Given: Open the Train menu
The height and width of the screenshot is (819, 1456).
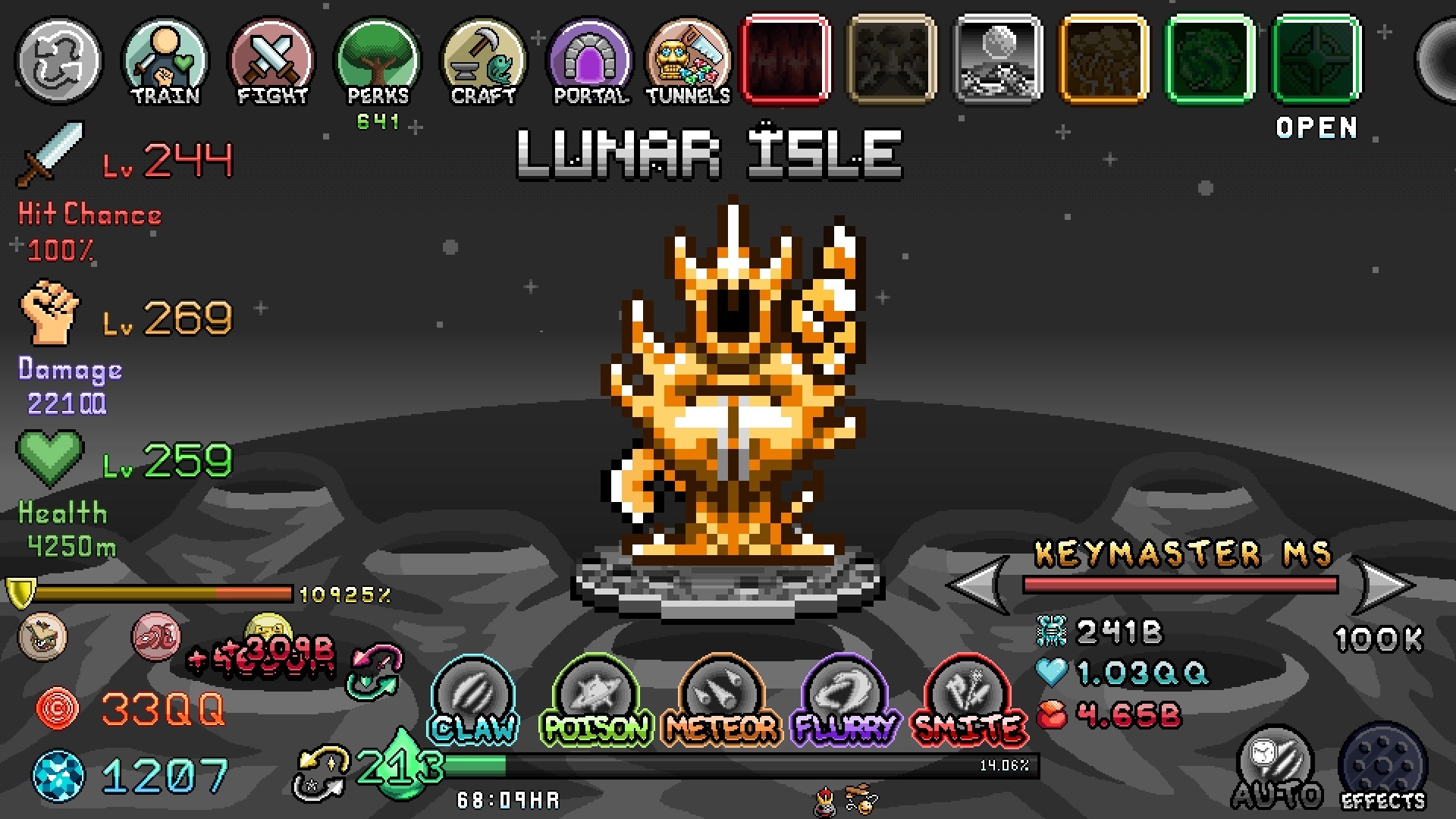Looking at the screenshot, I should click(x=165, y=61).
